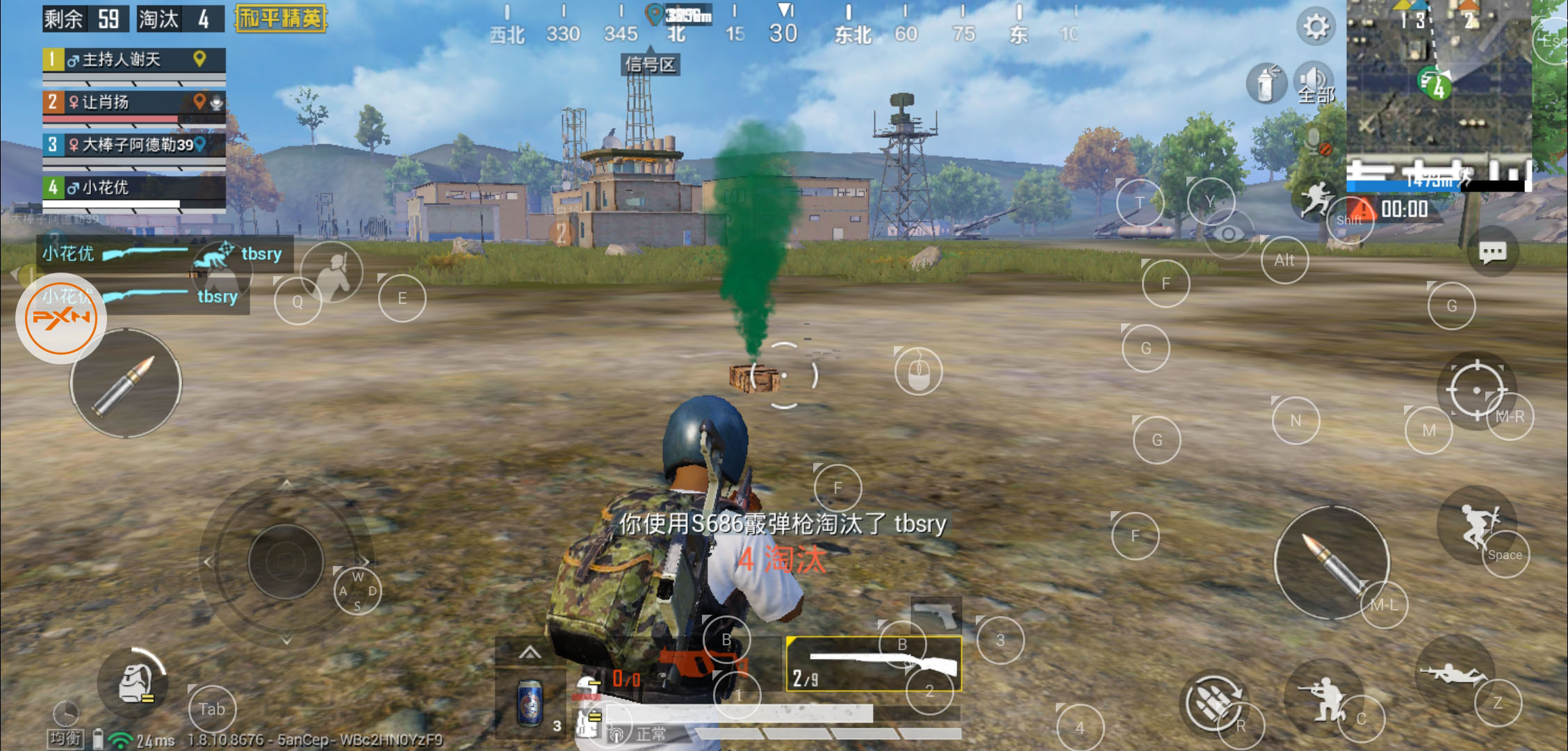Open the settings gear menu
1568x751 pixels.
point(1315,28)
